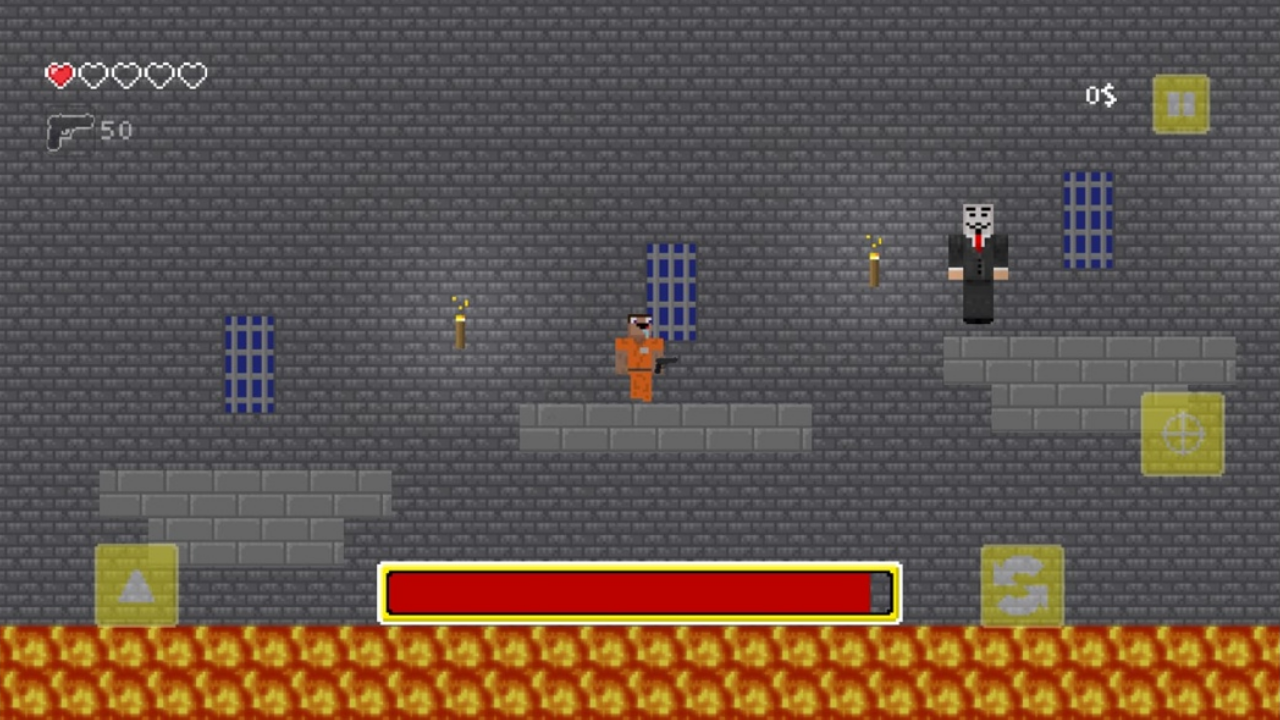1280x720 pixels.
Task: Tap the crosshair shoot button
Action: click(1183, 432)
